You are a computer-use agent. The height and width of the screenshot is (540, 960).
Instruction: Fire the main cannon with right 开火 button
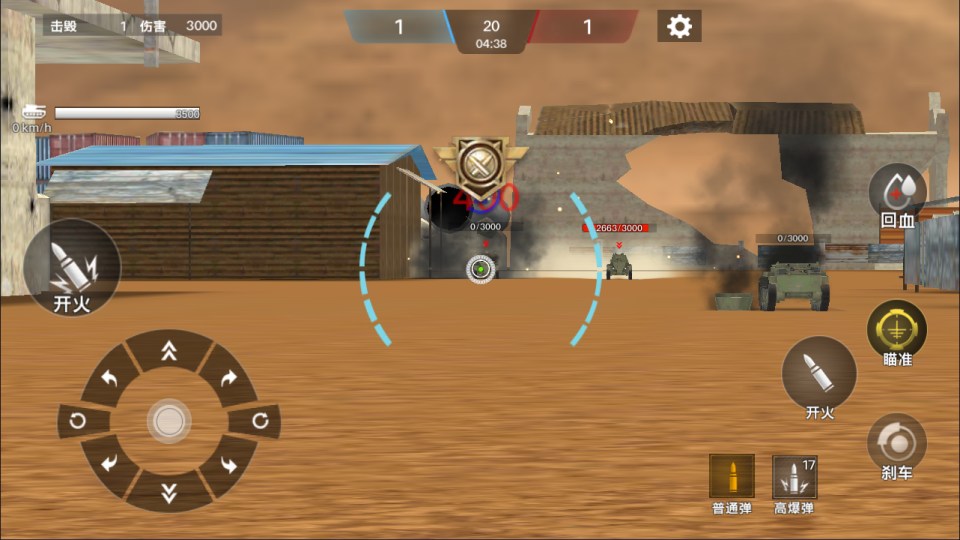pos(819,374)
